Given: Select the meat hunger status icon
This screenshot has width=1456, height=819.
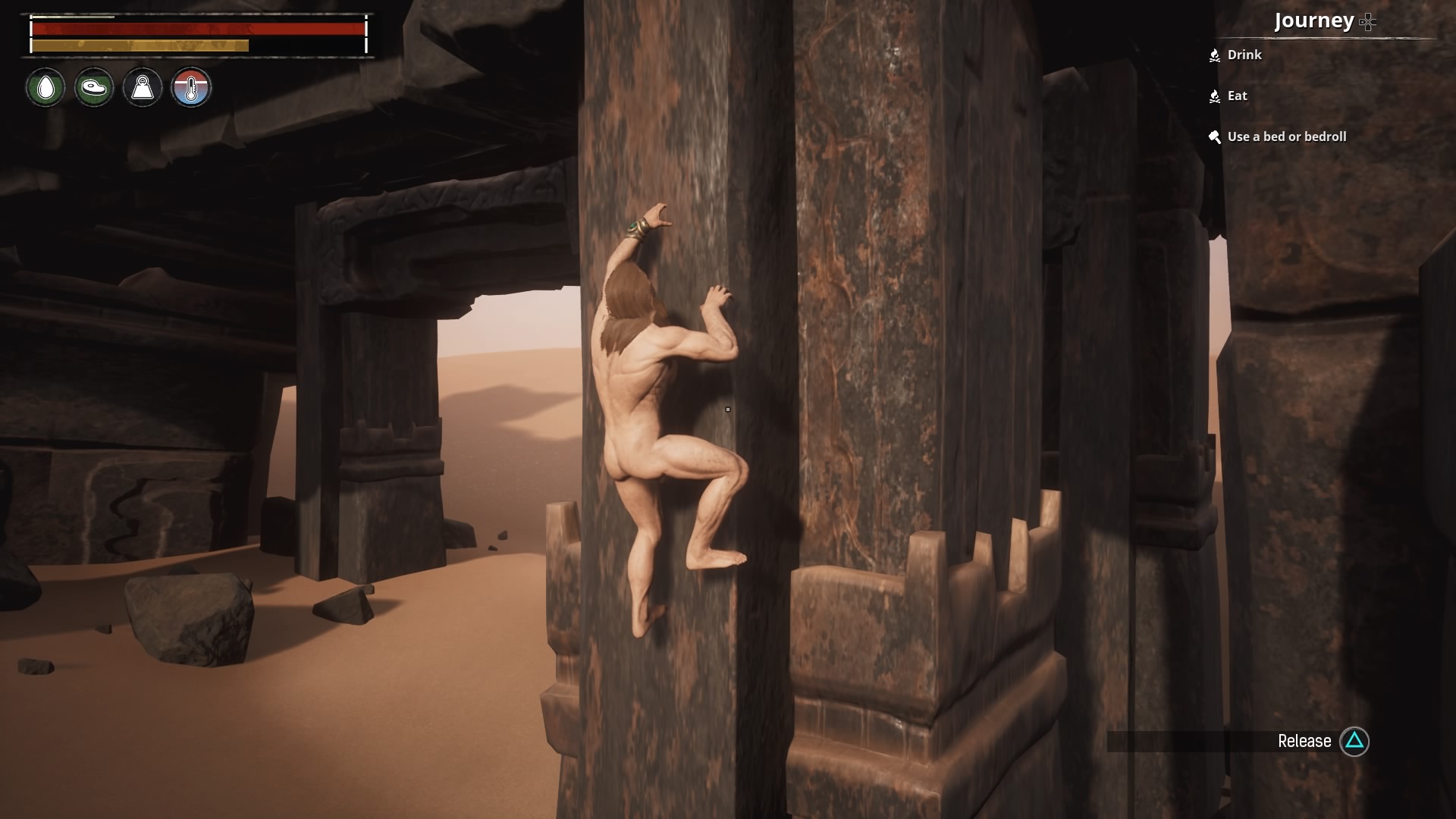Looking at the screenshot, I should [x=94, y=88].
